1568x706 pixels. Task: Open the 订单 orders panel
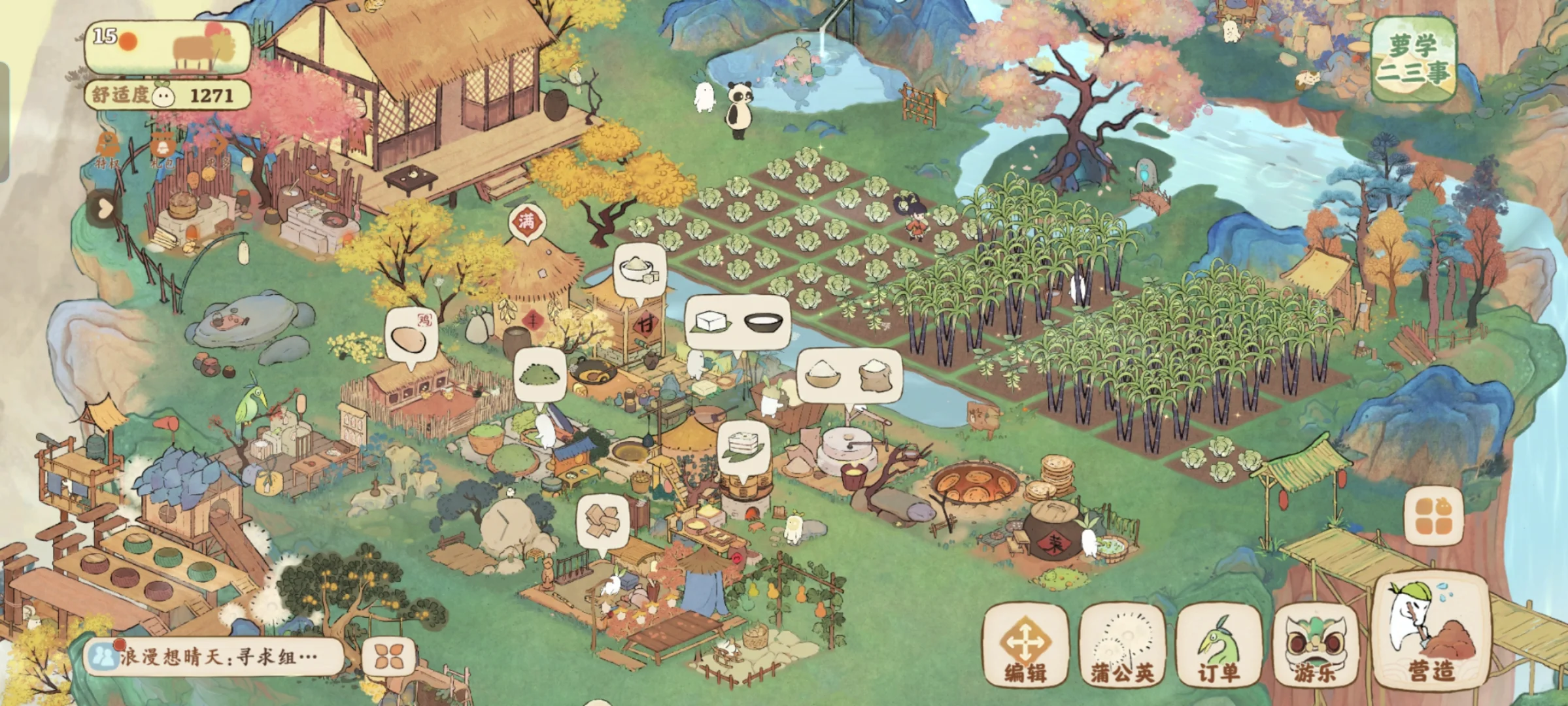pos(1219,646)
